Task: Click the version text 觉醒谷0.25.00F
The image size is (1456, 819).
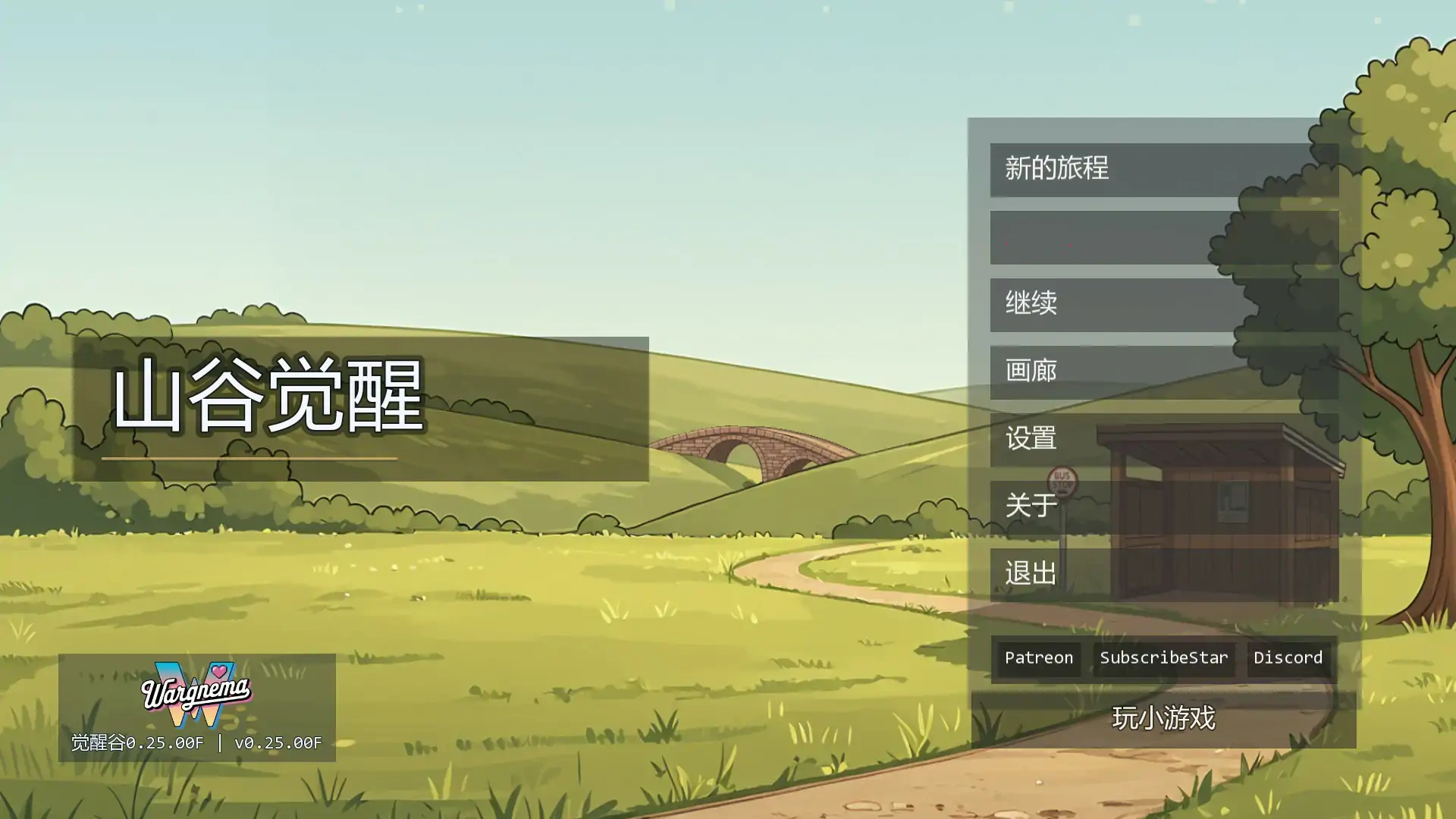Action: coord(136,742)
